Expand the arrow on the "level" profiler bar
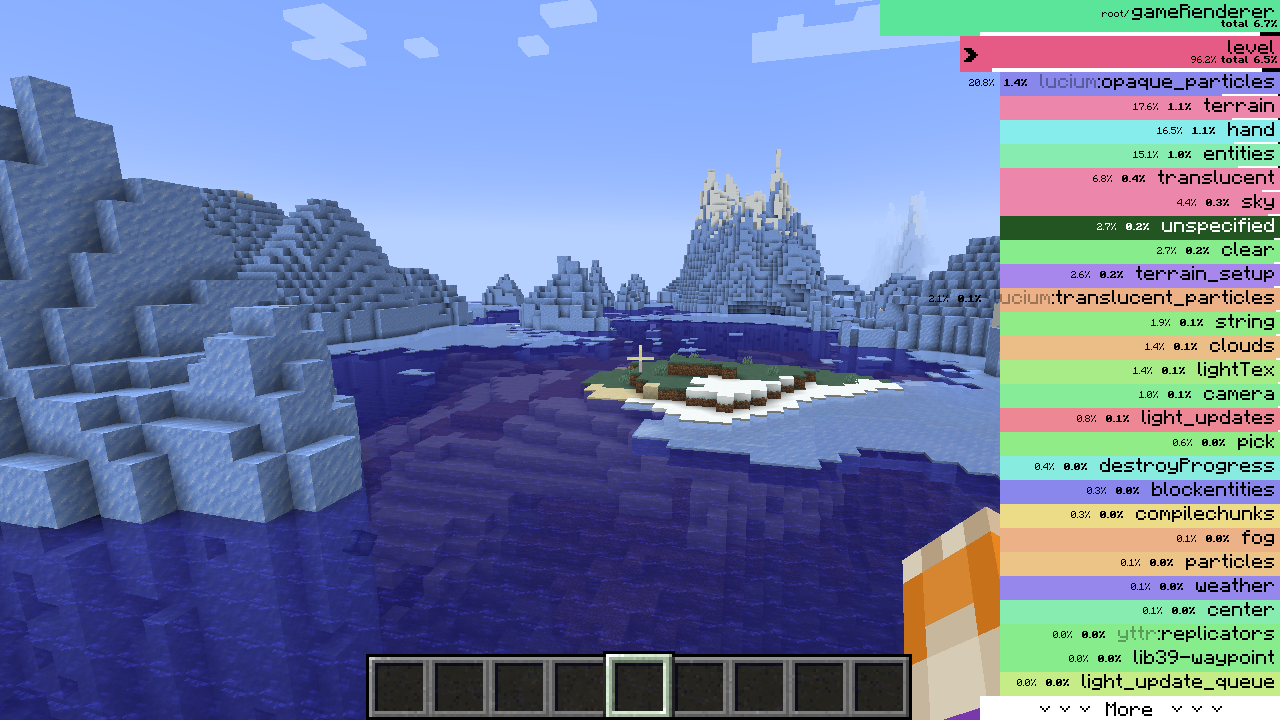1280x720 pixels. point(970,55)
